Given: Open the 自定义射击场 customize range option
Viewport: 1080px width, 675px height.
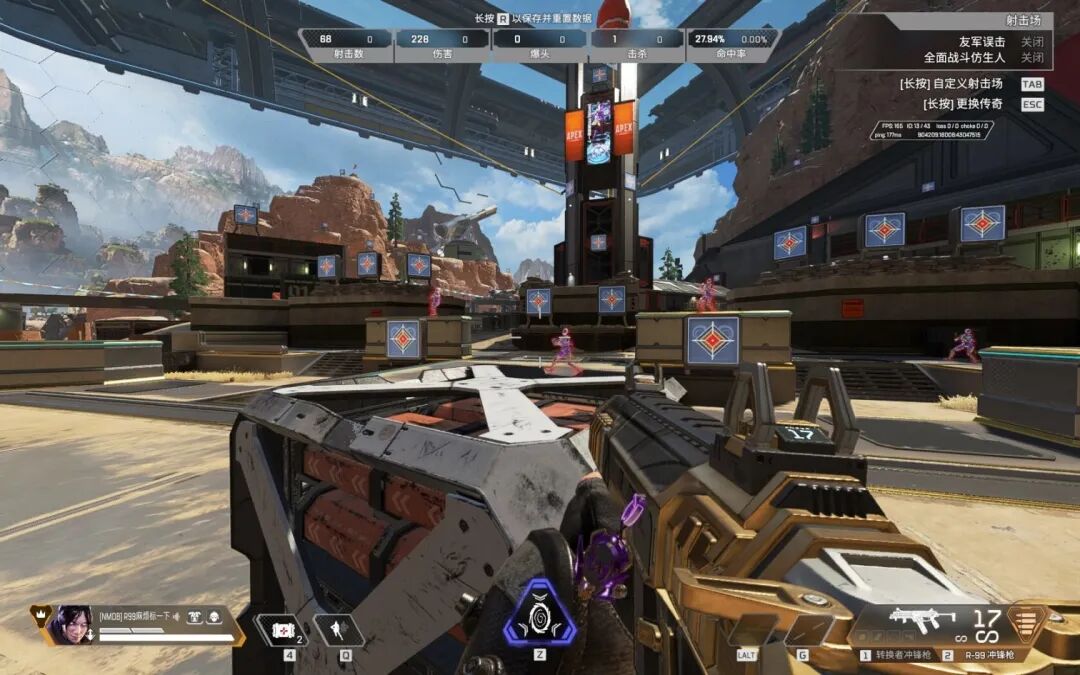Looking at the screenshot, I should [x=964, y=84].
